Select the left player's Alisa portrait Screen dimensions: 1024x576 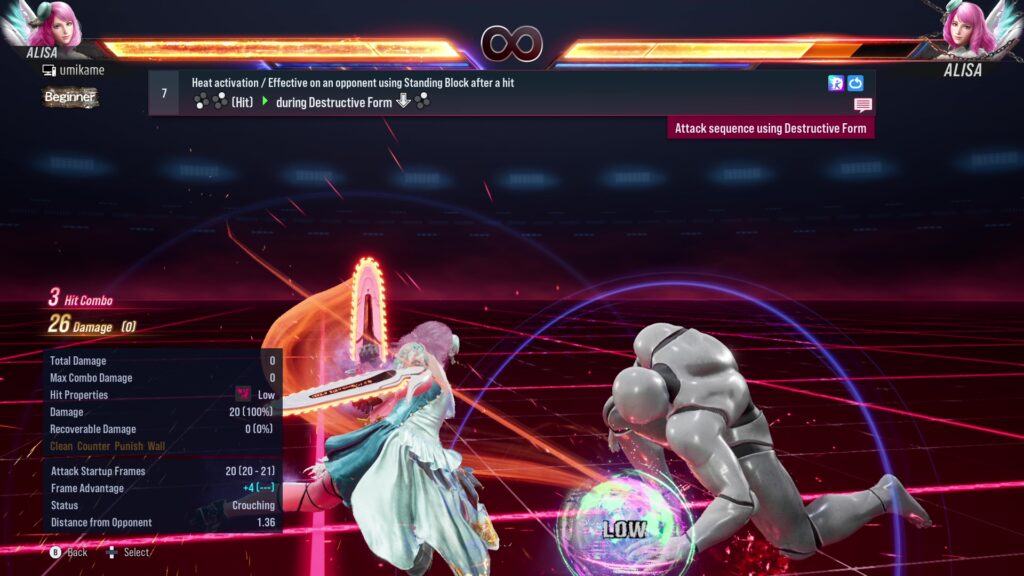59,29
